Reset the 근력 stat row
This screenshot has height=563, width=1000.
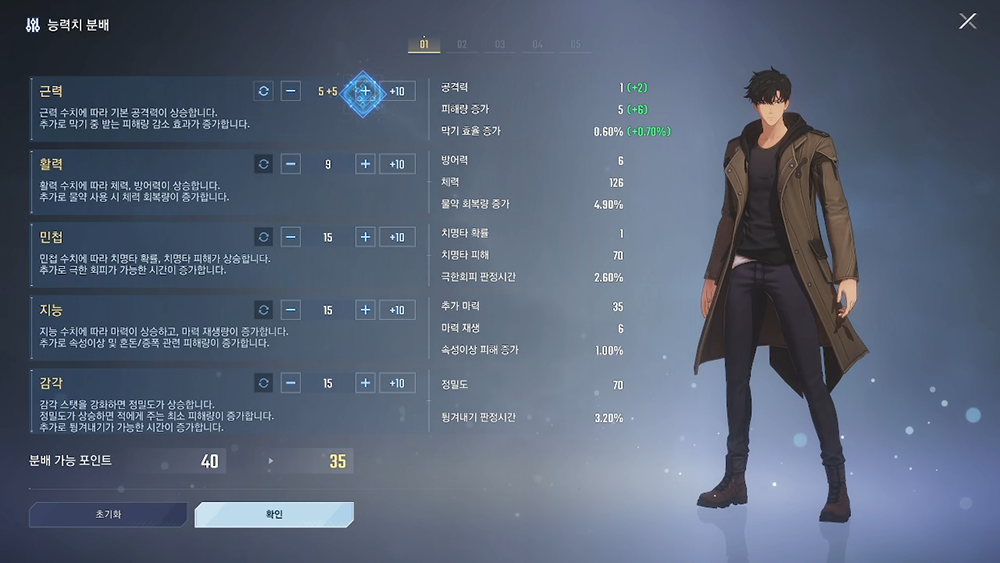[263, 91]
